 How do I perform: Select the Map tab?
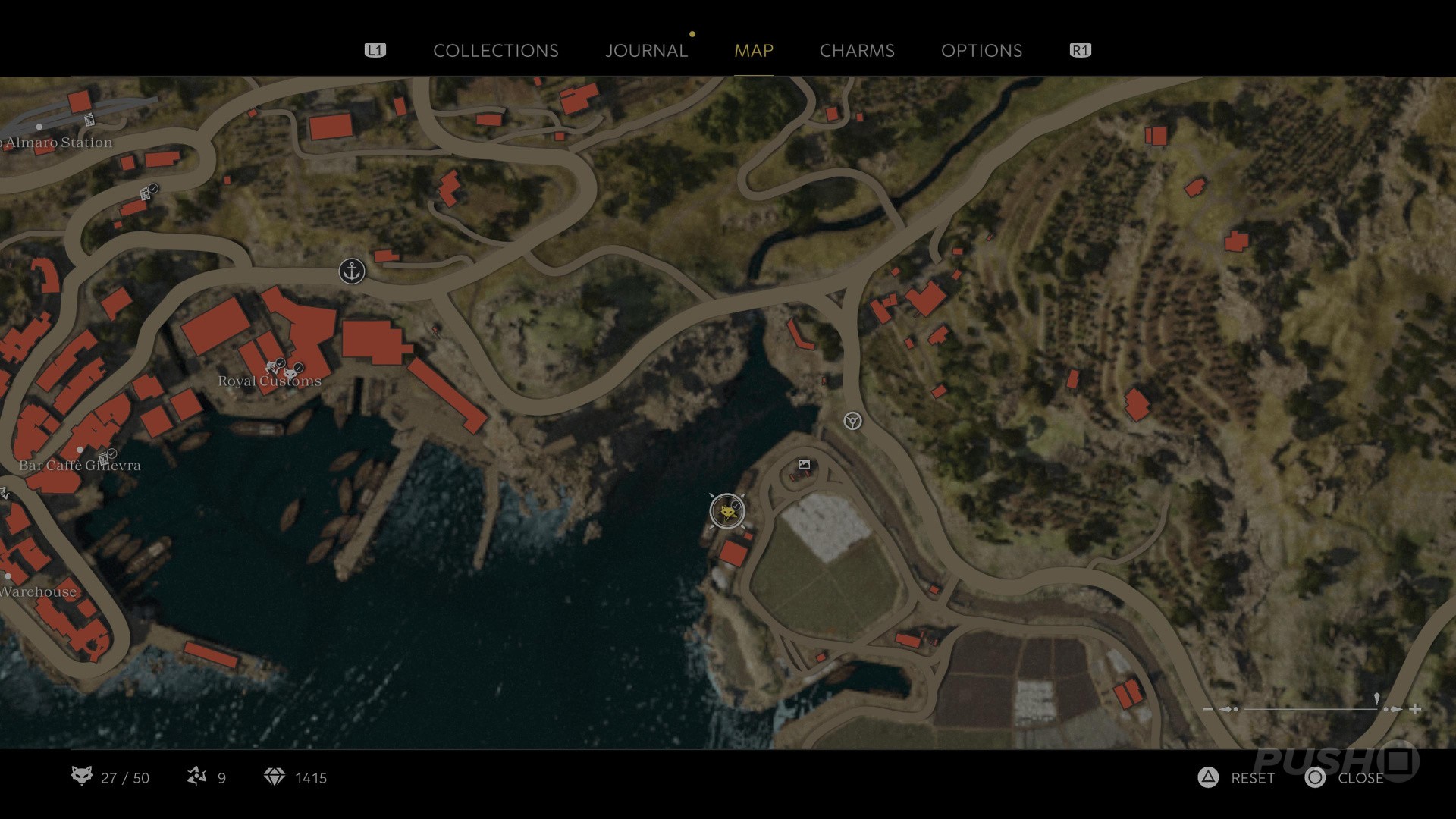(754, 51)
